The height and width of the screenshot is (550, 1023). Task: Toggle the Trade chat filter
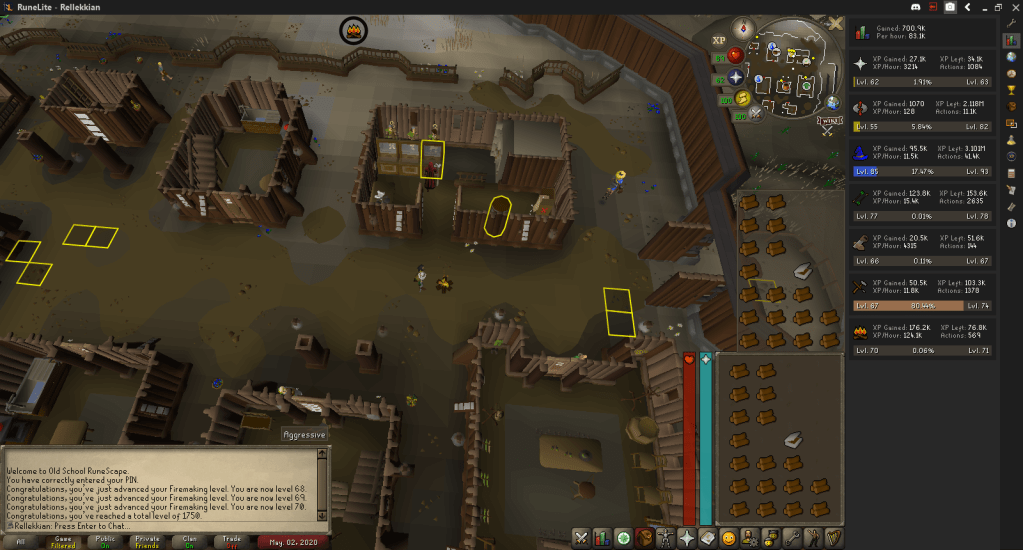[231, 541]
